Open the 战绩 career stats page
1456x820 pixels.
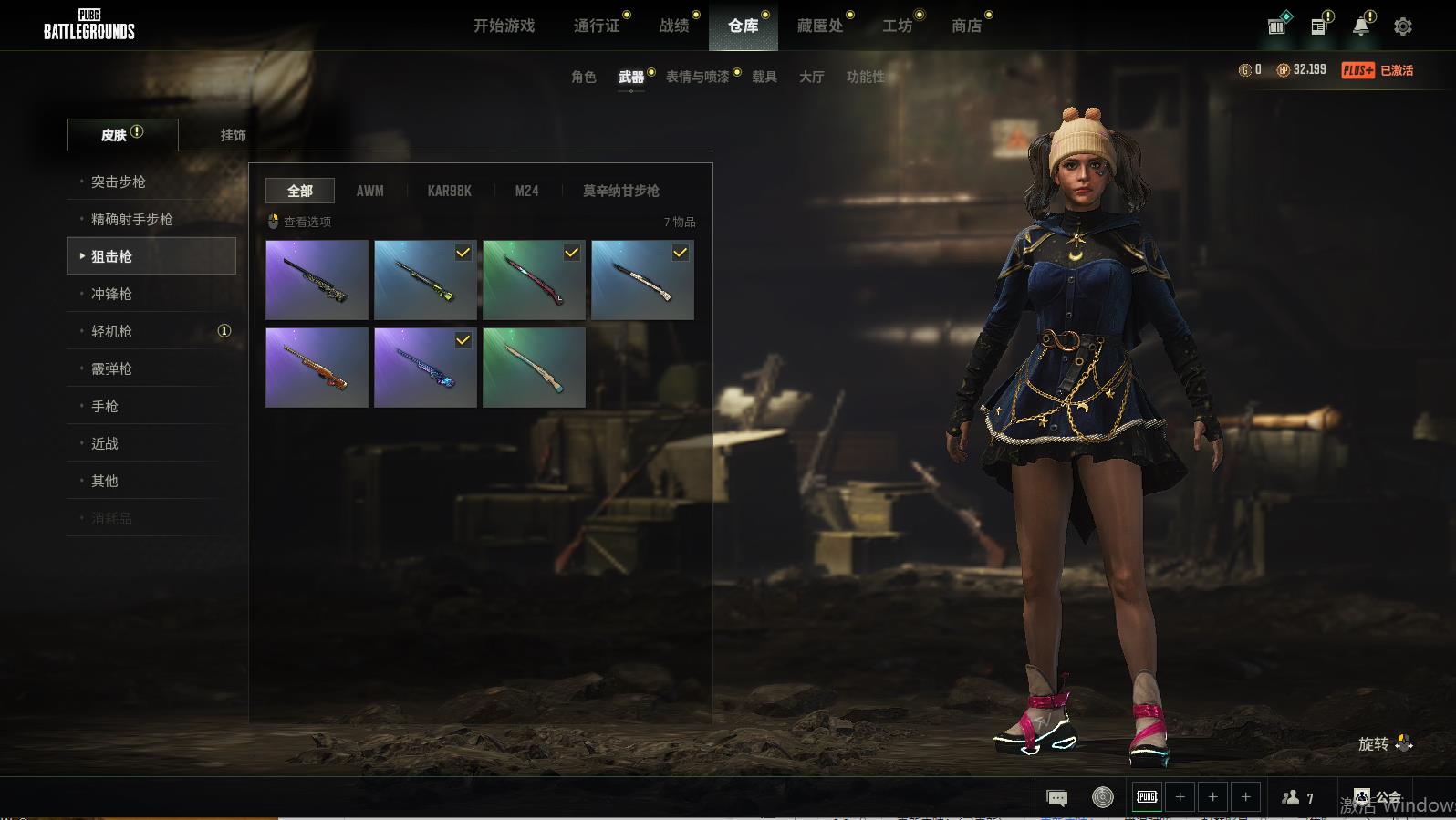674,26
